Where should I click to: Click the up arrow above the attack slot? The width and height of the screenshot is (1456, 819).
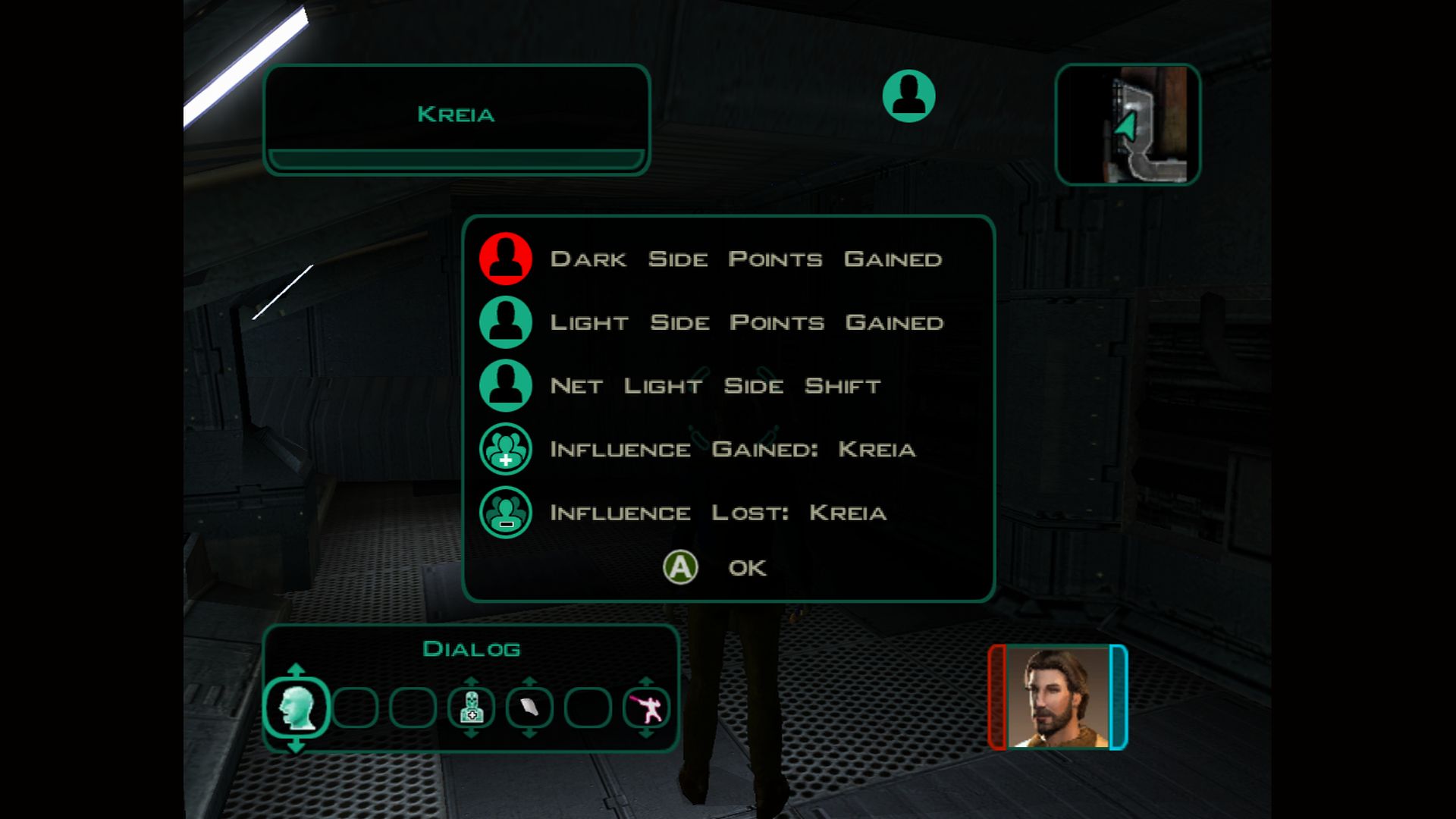(646, 681)
